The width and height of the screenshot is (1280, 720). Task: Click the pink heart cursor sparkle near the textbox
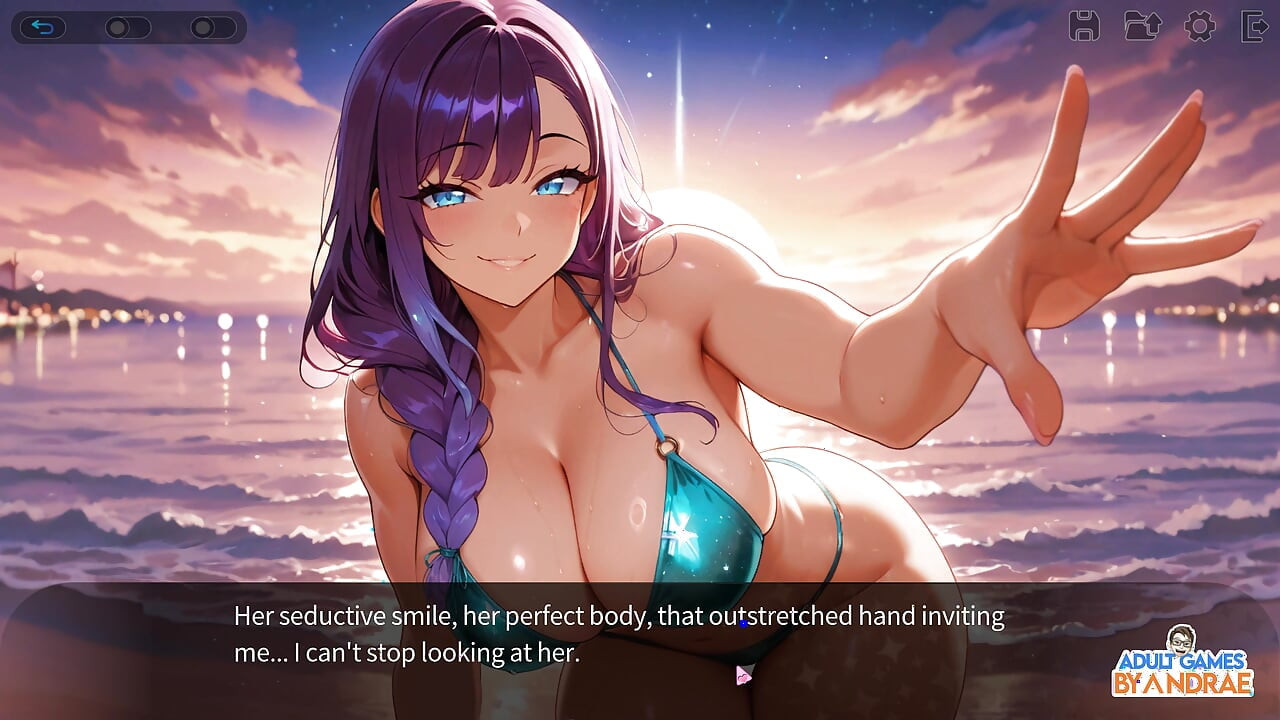coord(742,678)
